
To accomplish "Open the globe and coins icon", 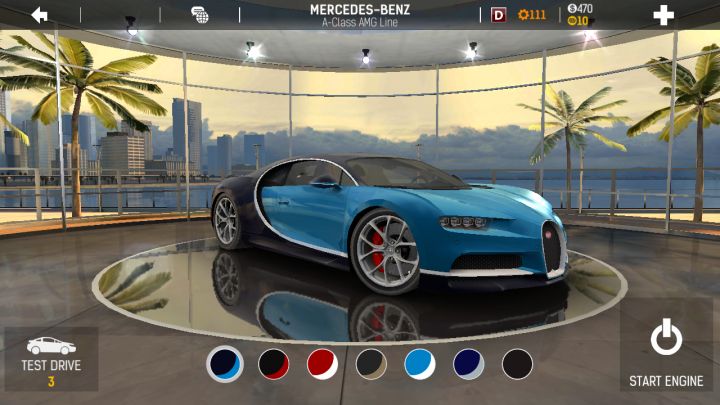I will (x=200, y=14).
